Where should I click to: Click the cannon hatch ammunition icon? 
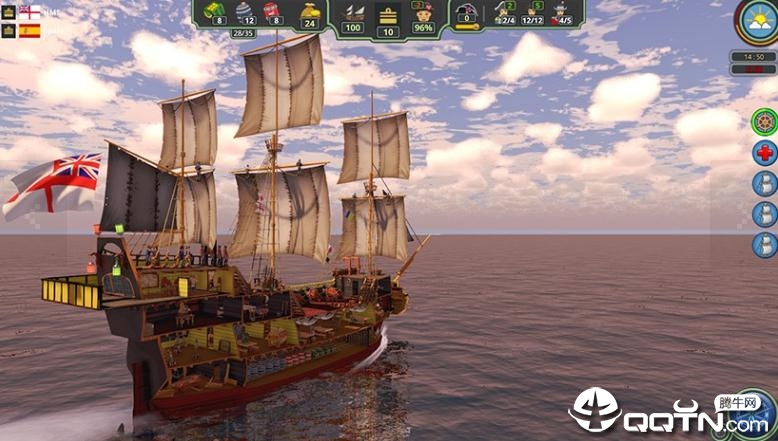tap(466, 12)
